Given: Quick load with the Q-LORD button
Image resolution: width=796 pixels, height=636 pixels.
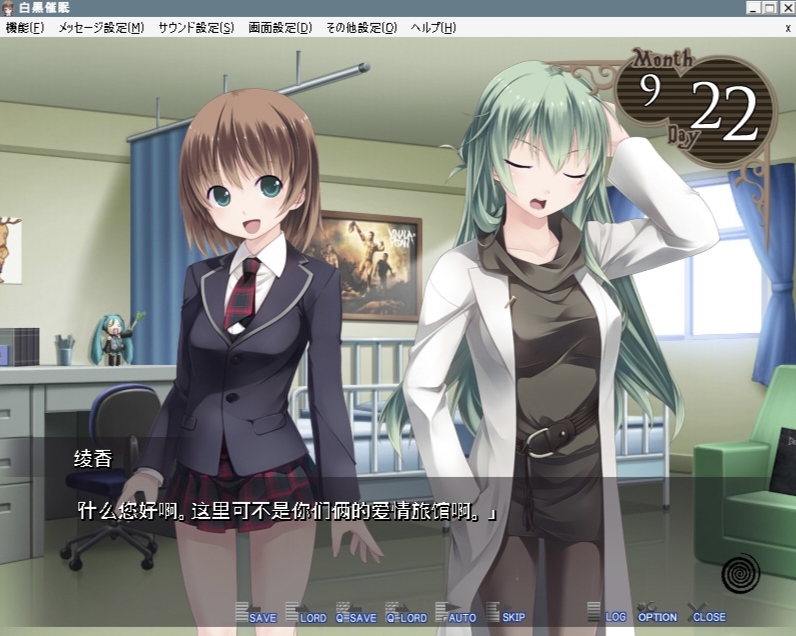Looking at the screenshot, I should click(406, 616).
